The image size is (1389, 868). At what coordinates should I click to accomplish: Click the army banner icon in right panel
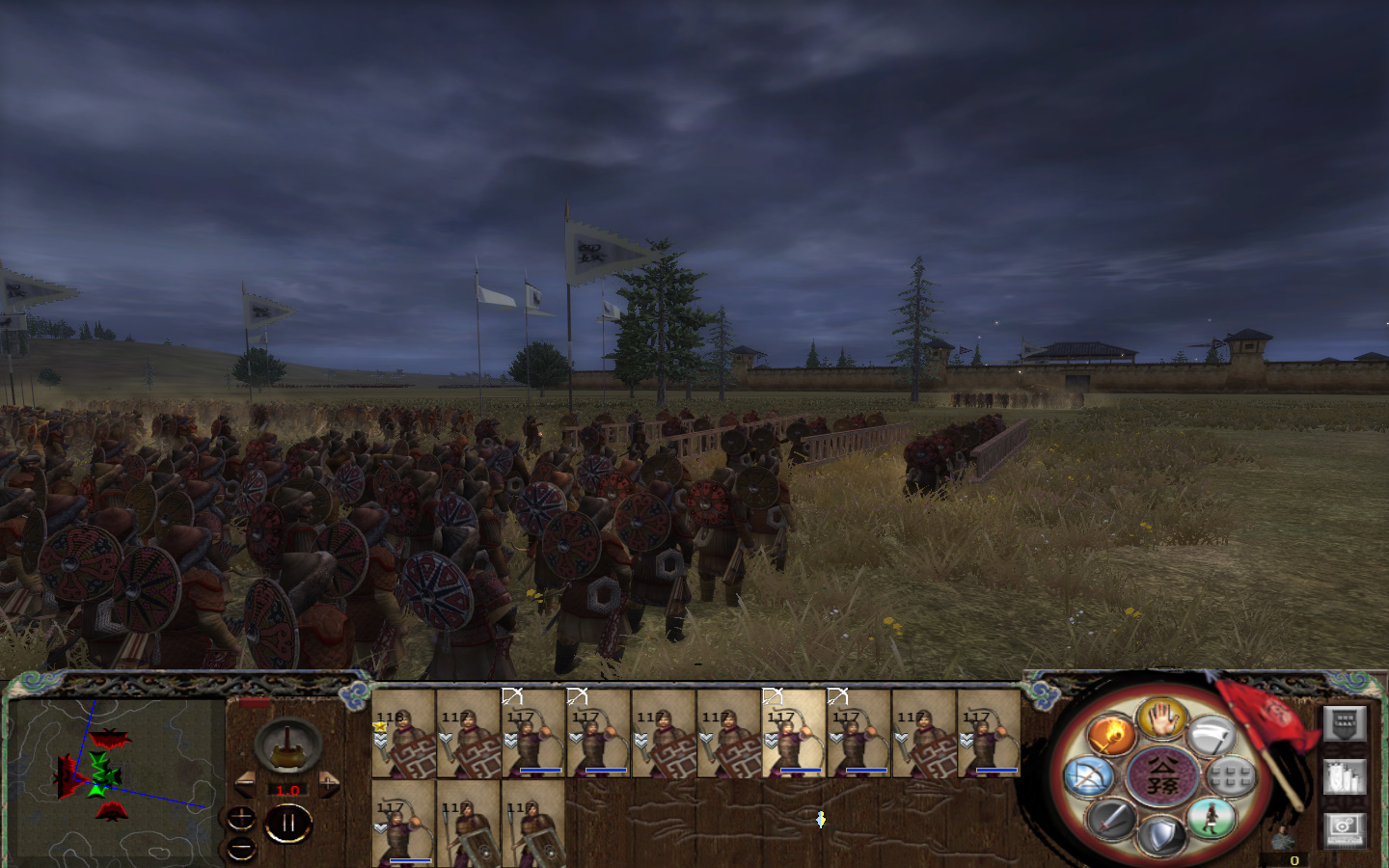point(1343,723)
